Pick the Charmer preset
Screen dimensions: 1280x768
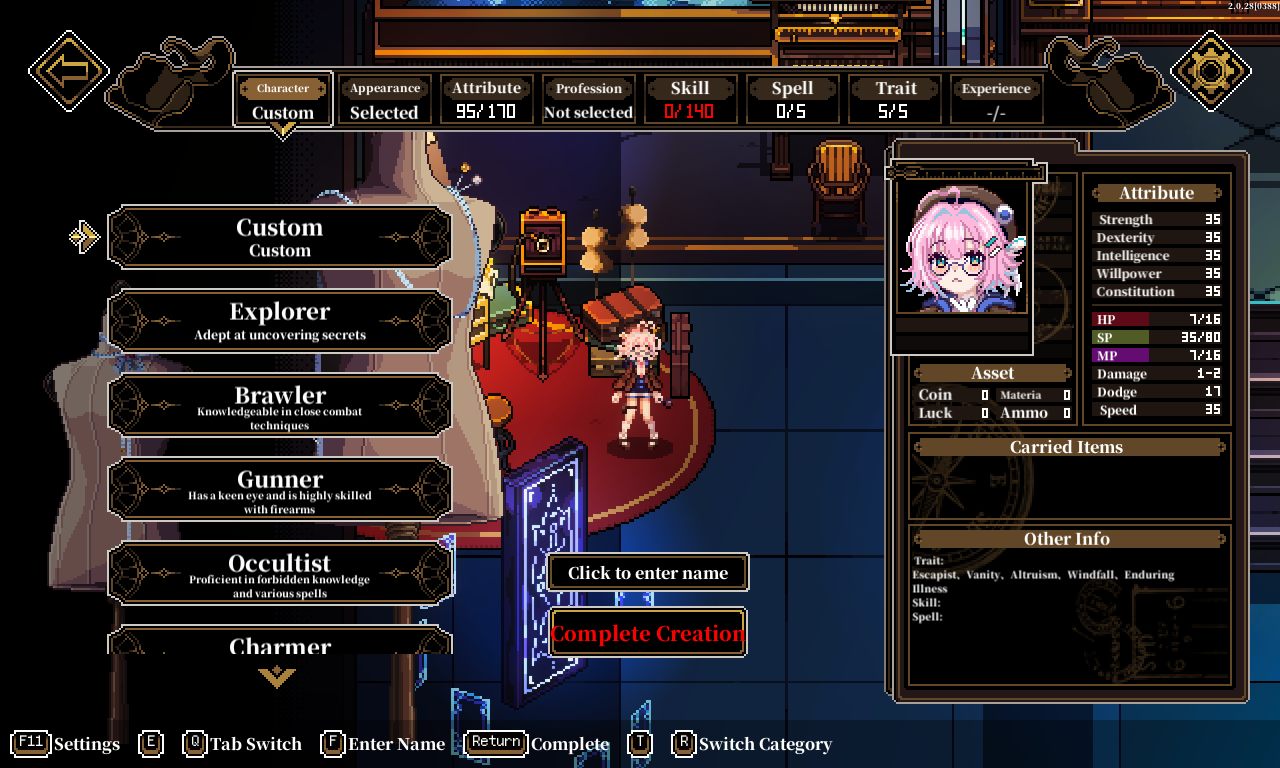pos(280,642)
